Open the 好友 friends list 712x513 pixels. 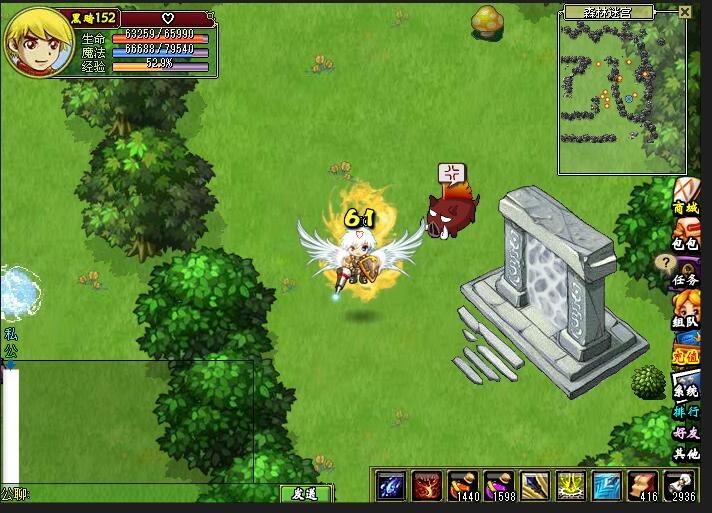686,433
